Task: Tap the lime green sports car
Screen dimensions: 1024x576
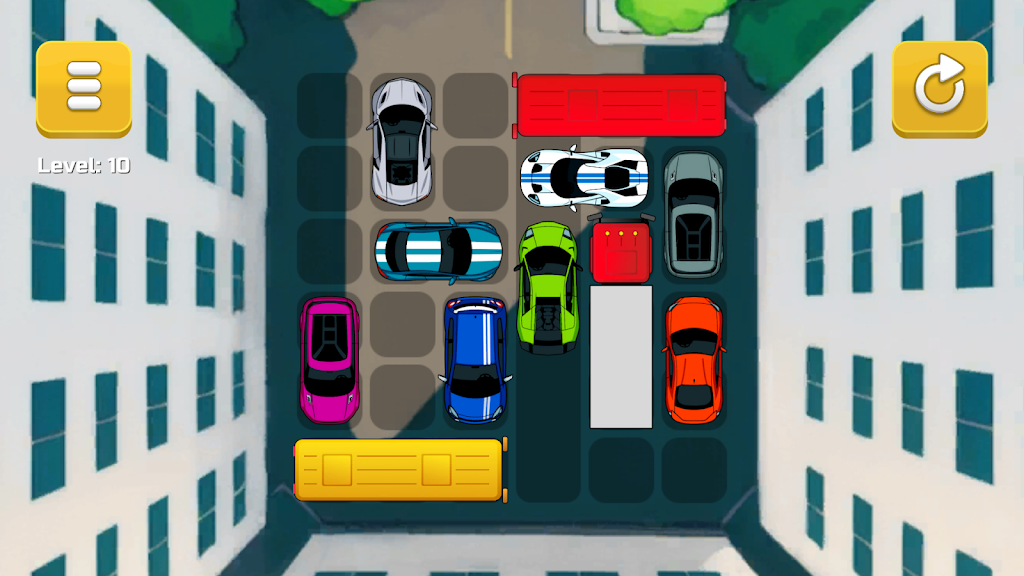Action: coord(547,288)
